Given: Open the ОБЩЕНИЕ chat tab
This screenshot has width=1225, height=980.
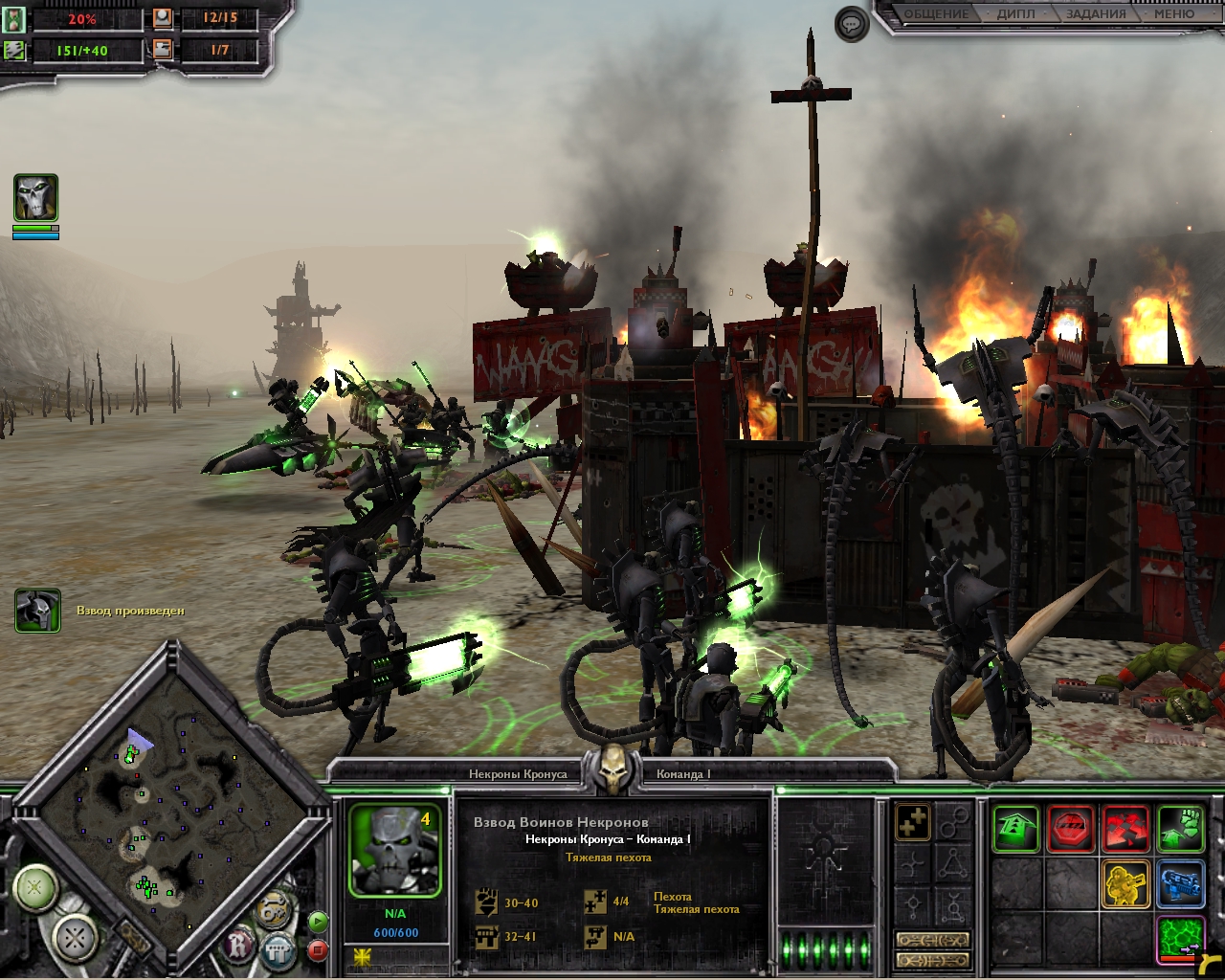Looking at the screenshot, I should click(936, 14).
